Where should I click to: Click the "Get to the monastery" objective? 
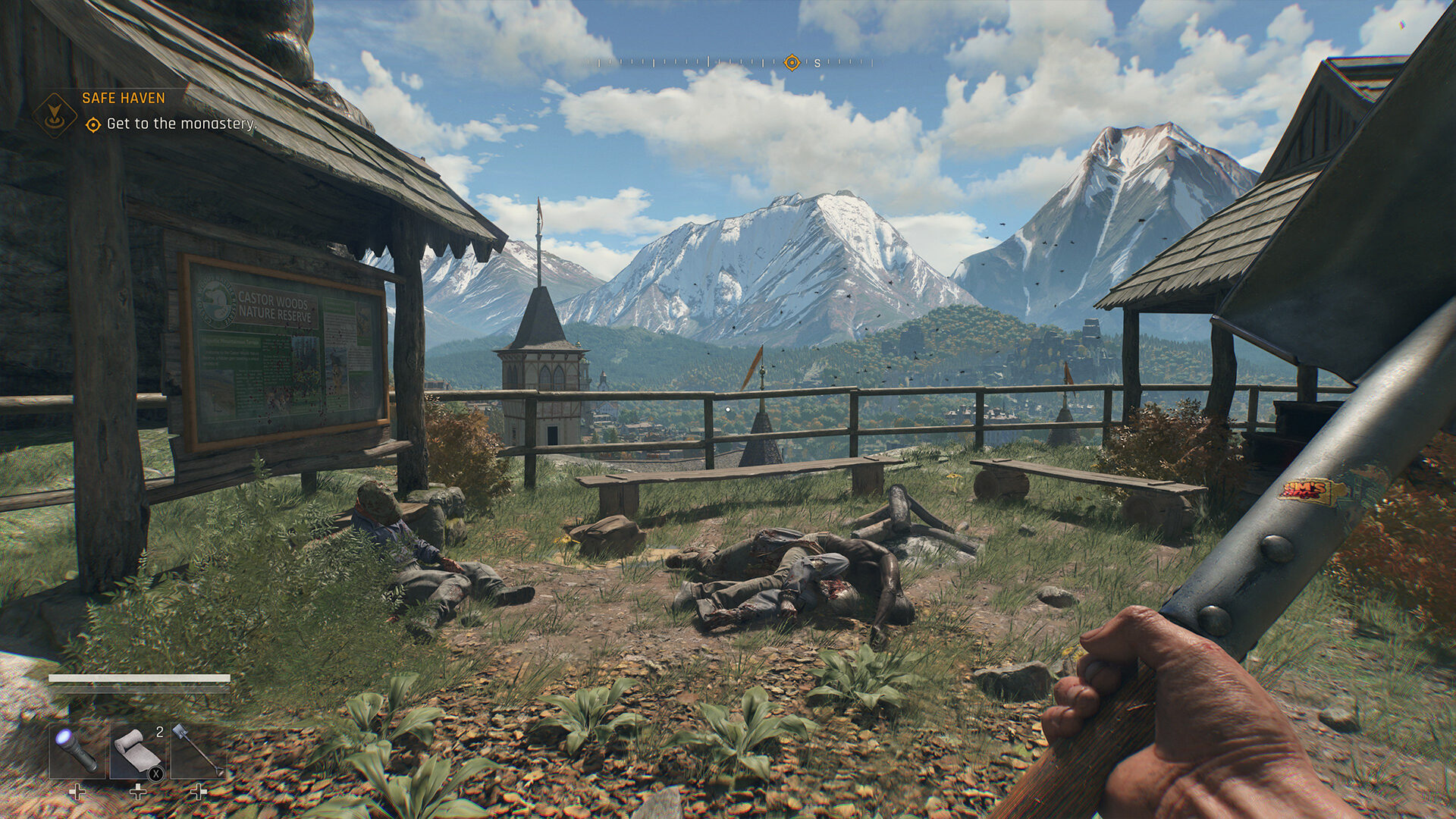[180, 124]
